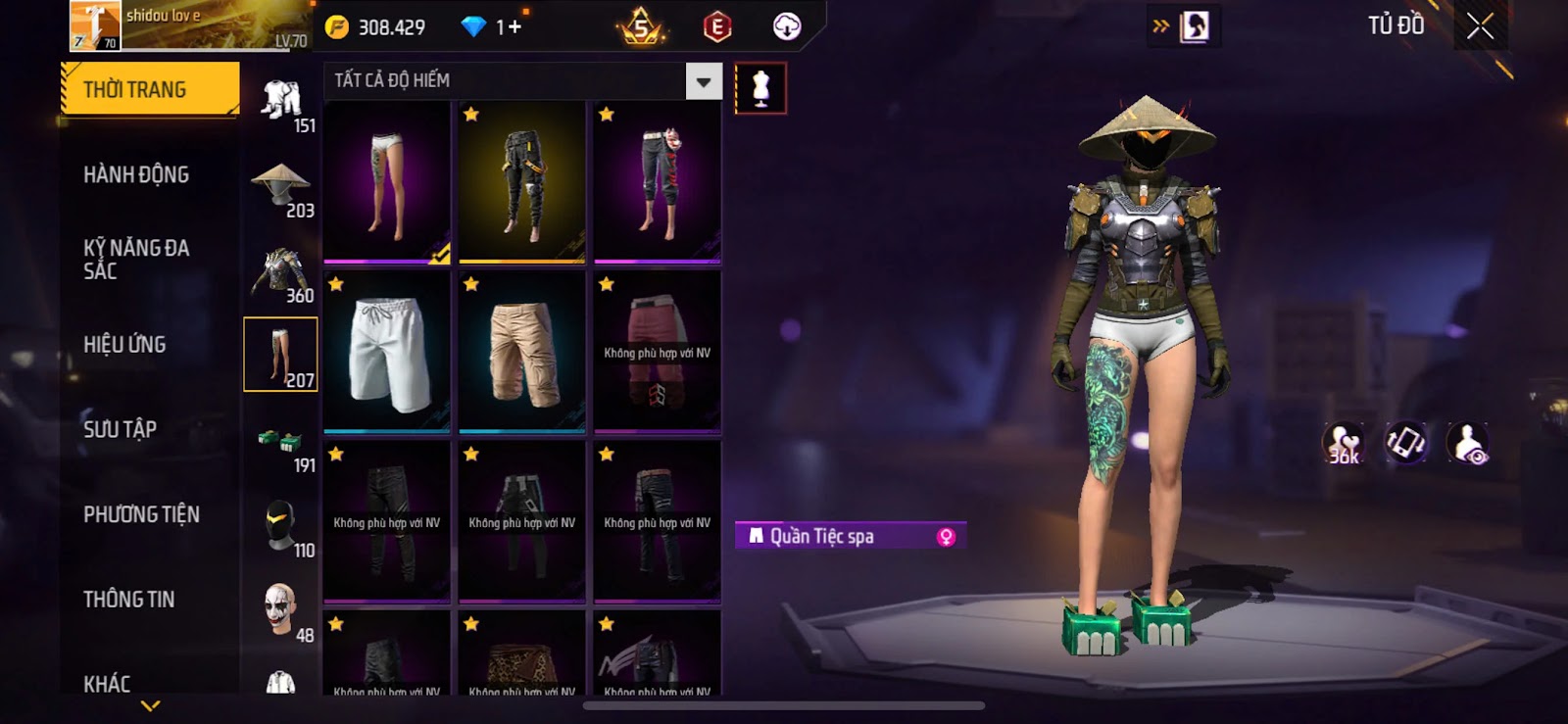Switch to the Hành Động tab
The width and height of the screenshot is (1568, 724).
click(x=136, y=175)
